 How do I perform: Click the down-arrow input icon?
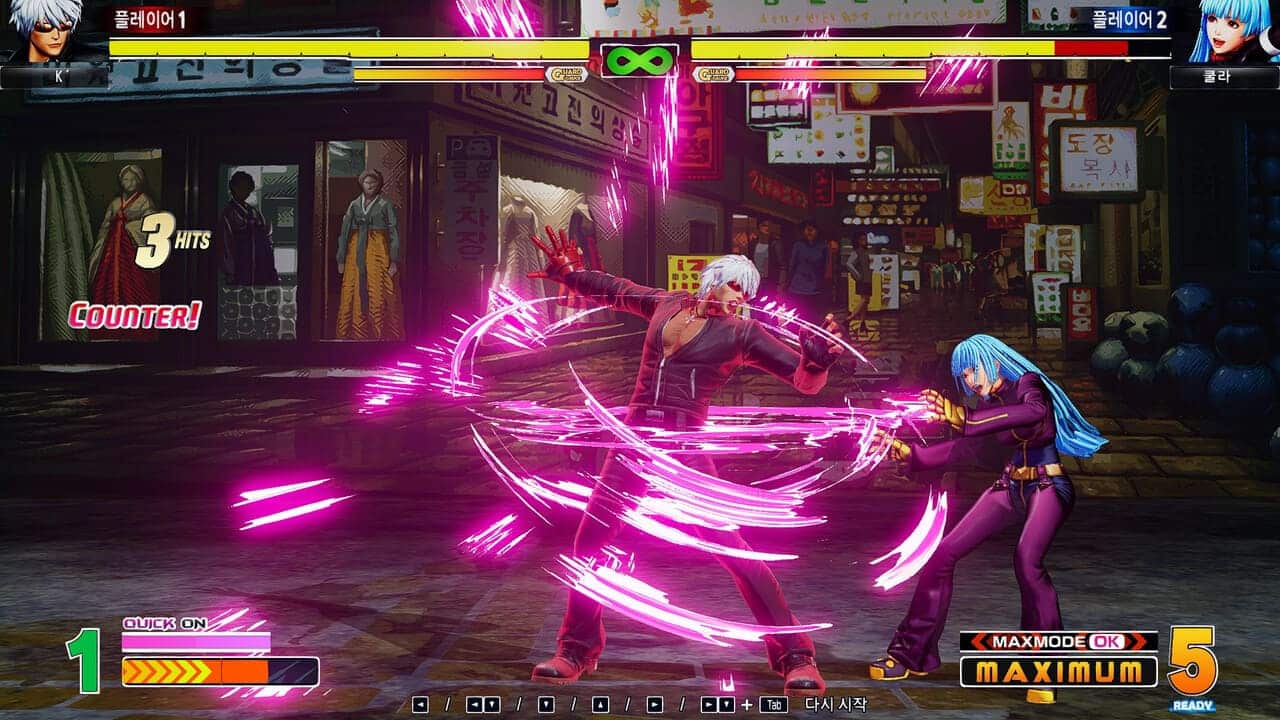(x=546, y=703)
